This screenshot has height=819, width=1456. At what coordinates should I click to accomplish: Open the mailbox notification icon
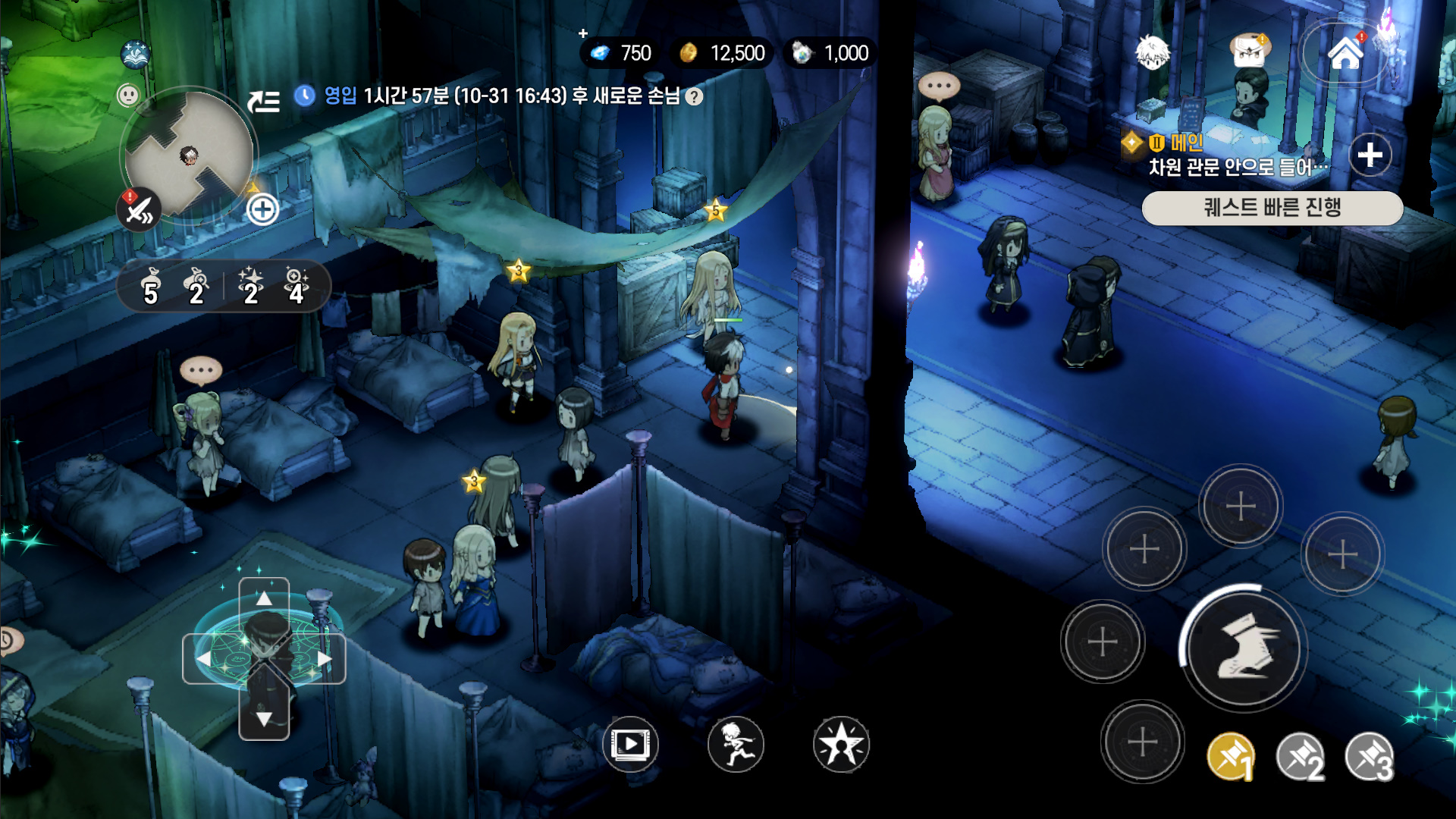click(x=1249, y=52)
